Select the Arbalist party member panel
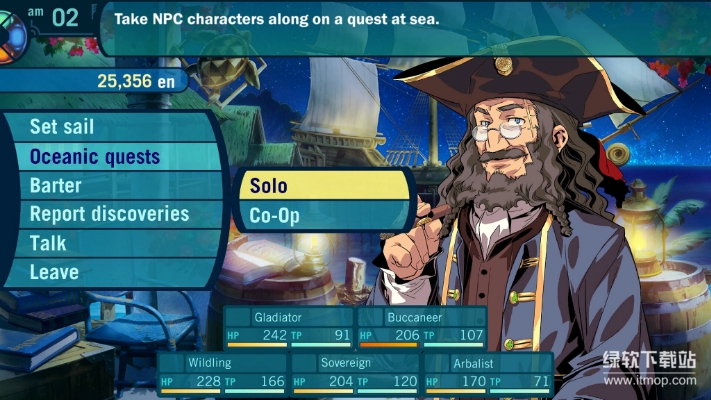711x400 pixels. point(487,372)
